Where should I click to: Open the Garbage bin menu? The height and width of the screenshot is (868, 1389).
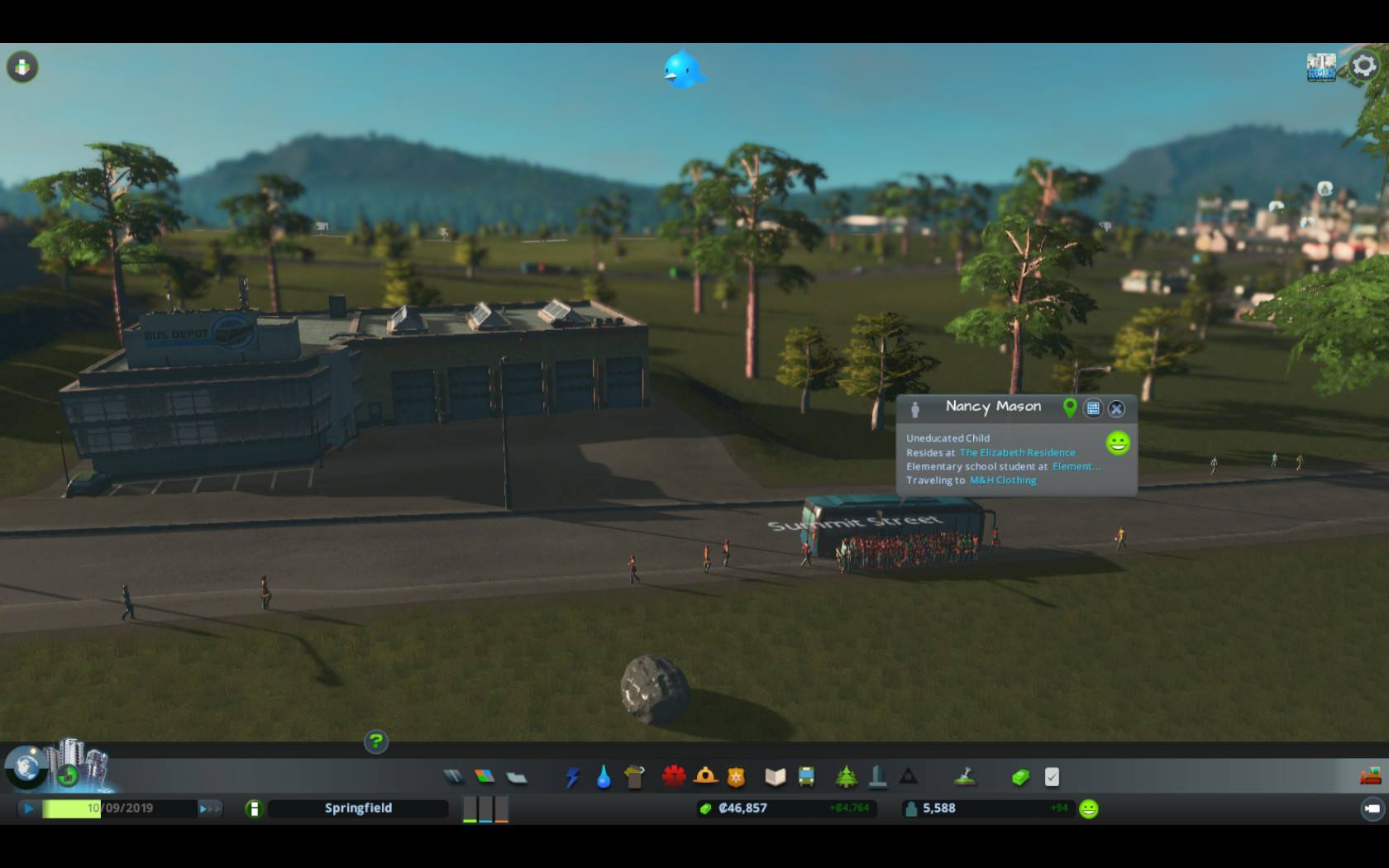pos(634,777)
